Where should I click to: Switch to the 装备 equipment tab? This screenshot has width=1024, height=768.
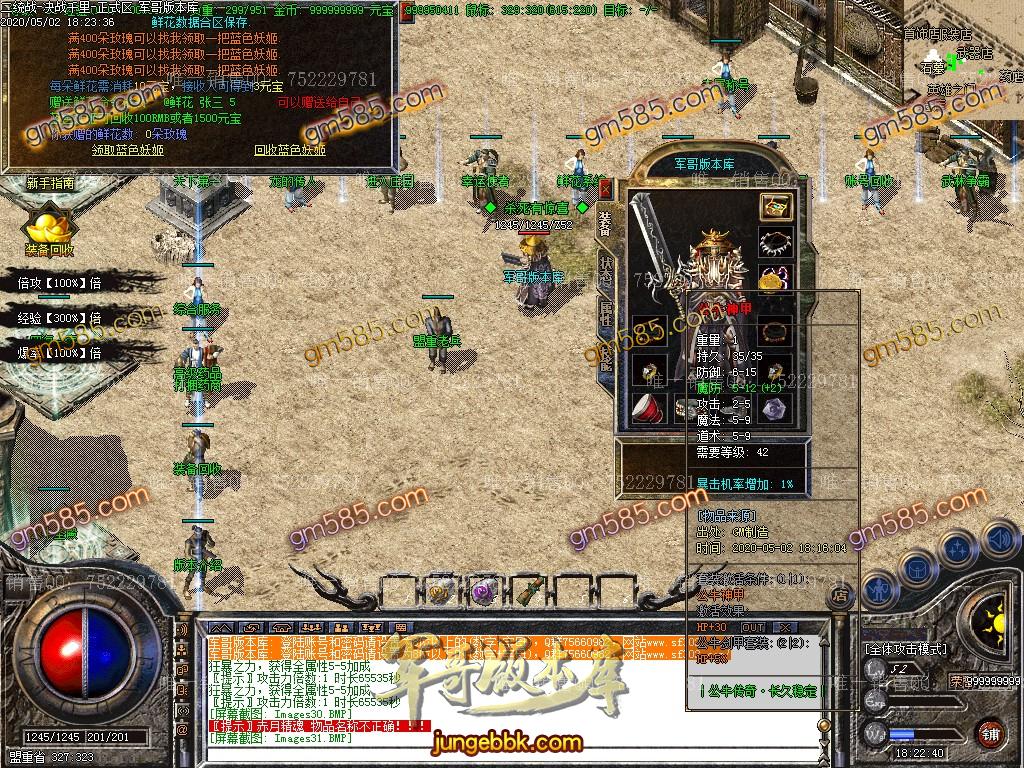[606, 224]
